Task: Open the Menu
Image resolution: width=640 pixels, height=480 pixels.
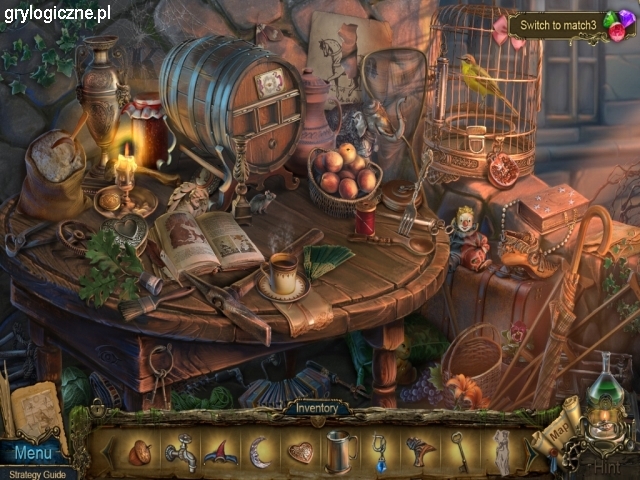Action: 32,453
